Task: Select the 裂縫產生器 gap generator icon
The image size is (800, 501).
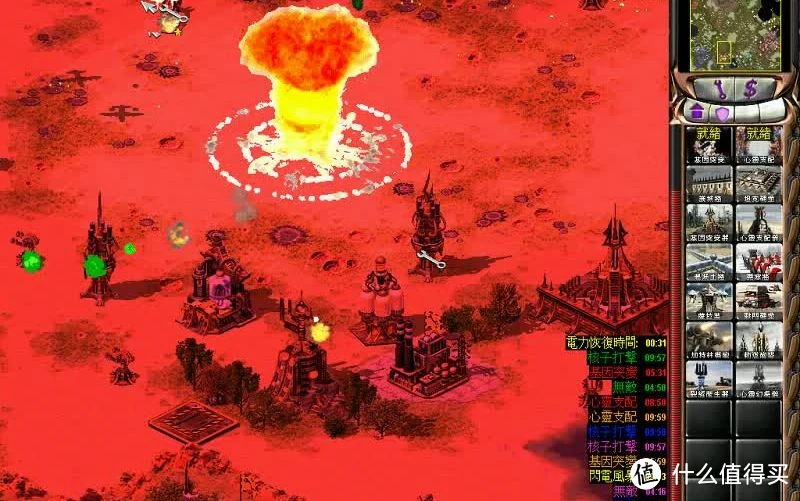Action: [709, 378]
